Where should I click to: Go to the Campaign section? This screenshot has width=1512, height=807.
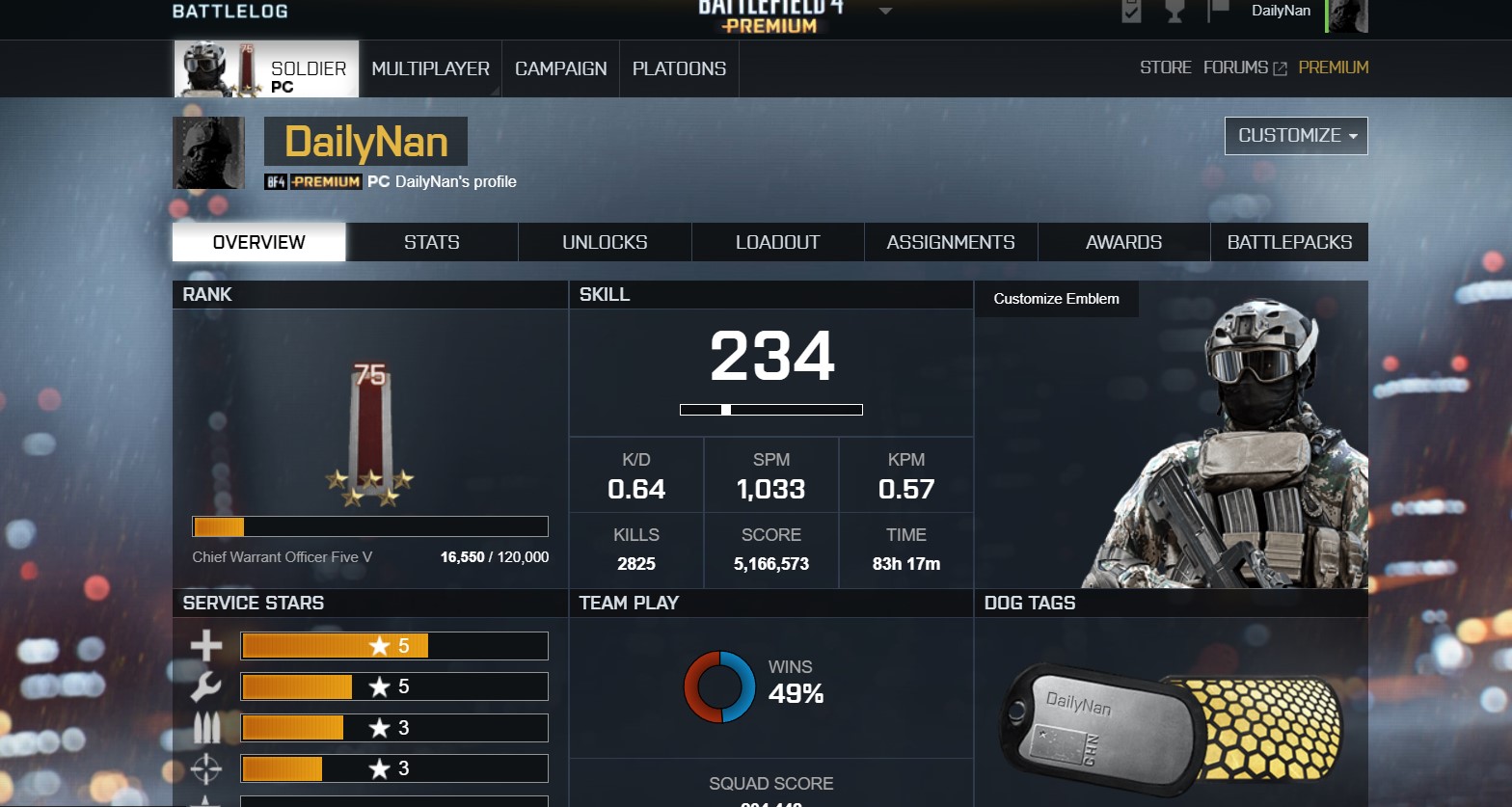pyautogui.click(x=560, y=68)
